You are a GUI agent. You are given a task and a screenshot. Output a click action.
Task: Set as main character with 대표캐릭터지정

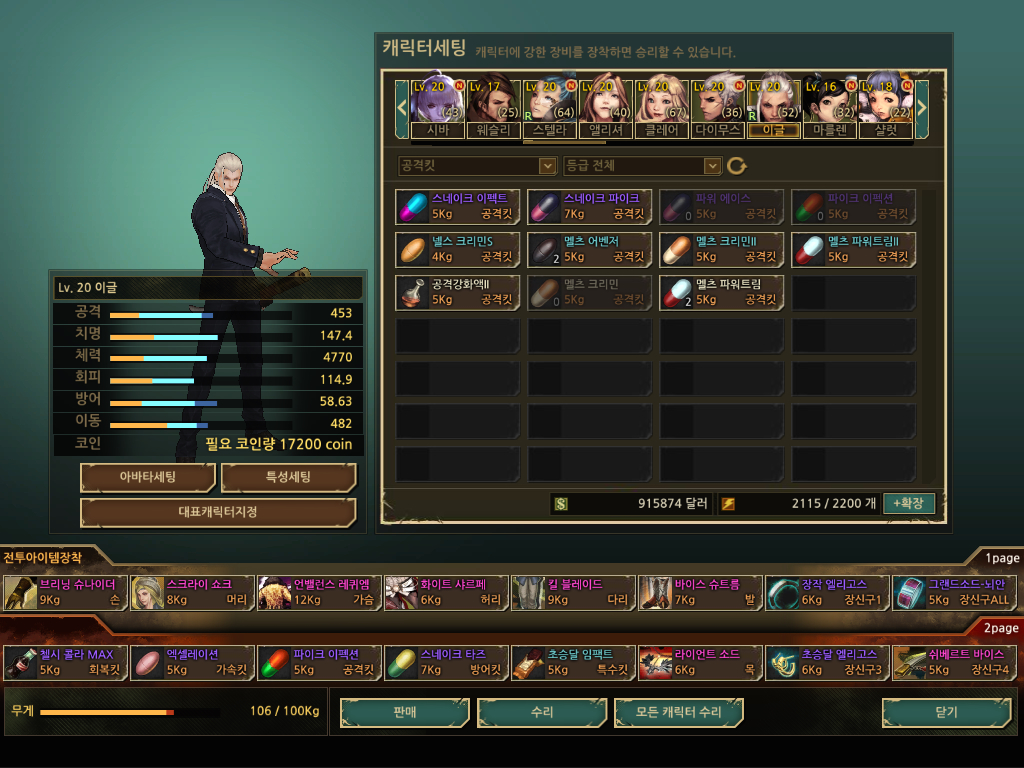tap(218, 512)
